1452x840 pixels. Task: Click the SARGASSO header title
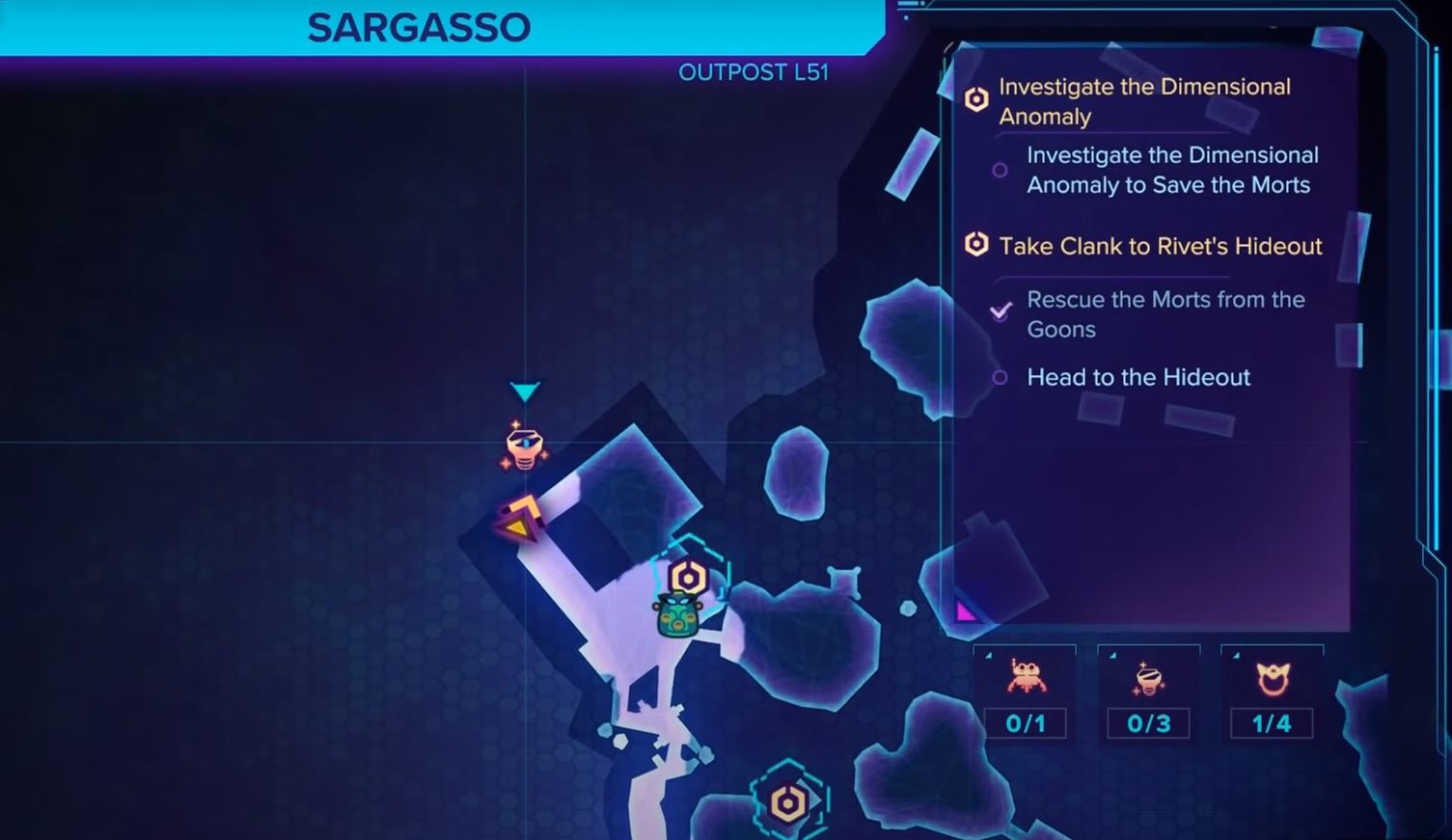pyautogui.click(x=417, y=26)
